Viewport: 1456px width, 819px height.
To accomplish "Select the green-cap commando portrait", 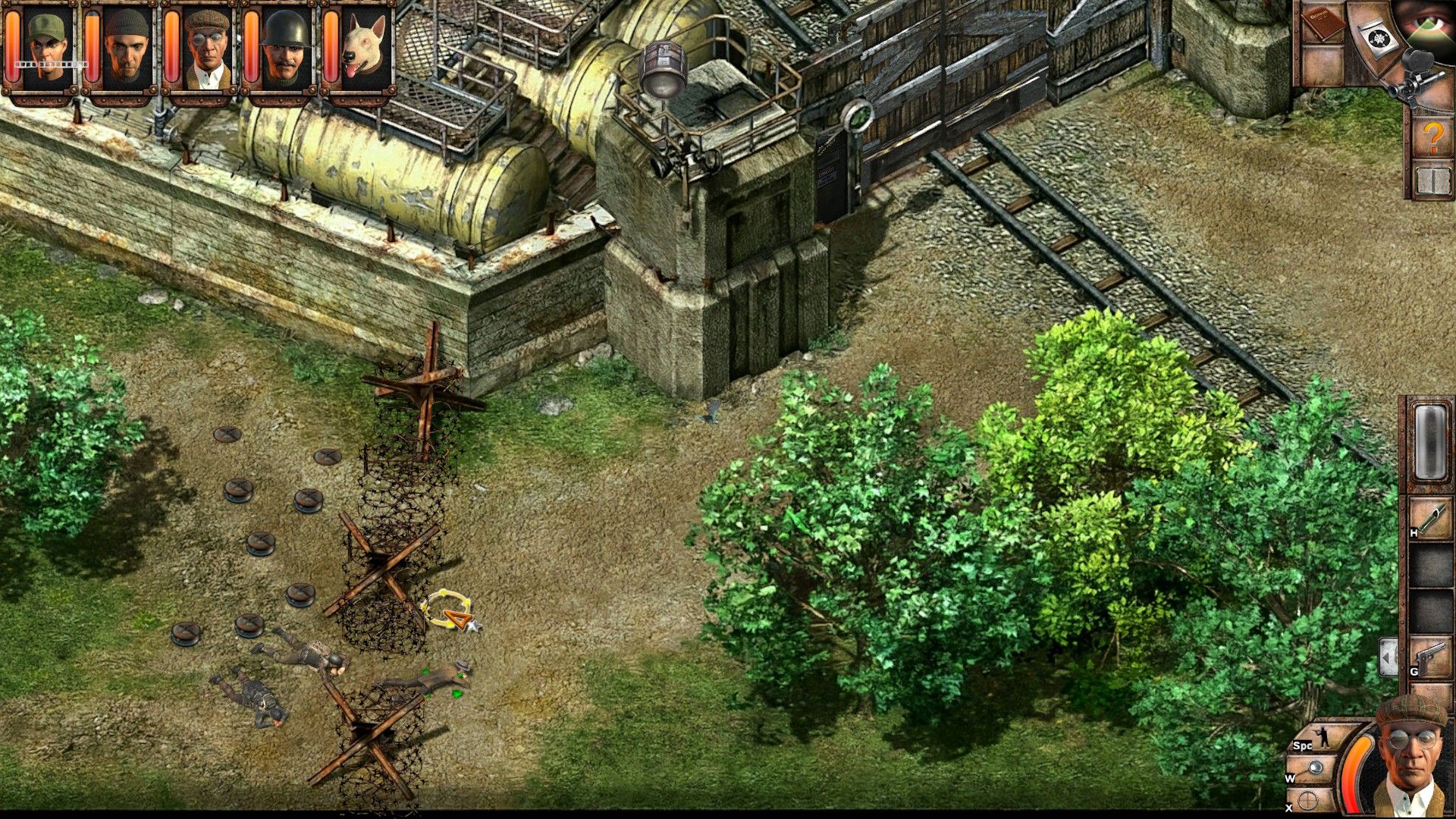I will coord(47,47).
